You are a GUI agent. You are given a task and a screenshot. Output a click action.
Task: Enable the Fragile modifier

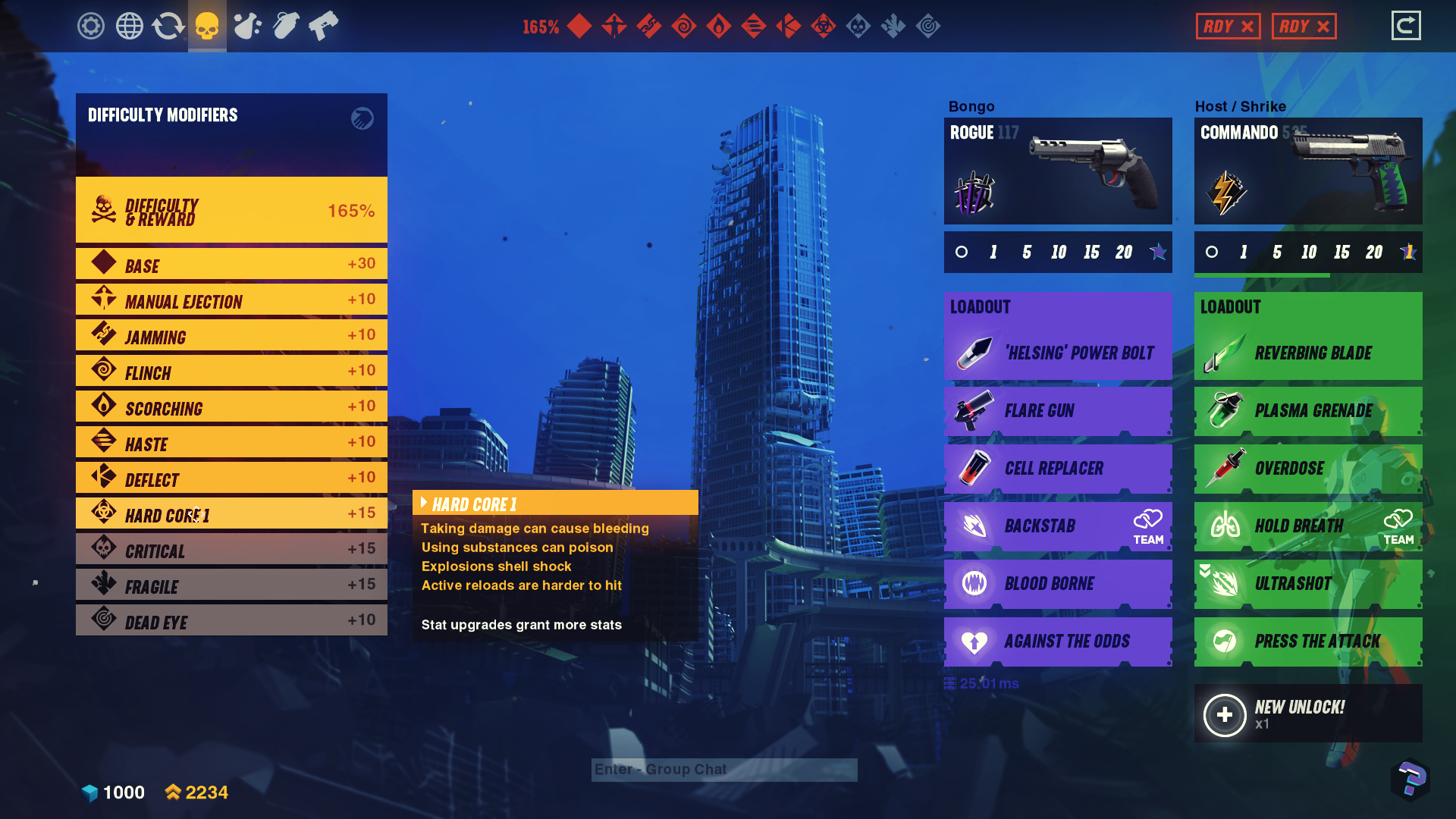click(x=231, y=585)
